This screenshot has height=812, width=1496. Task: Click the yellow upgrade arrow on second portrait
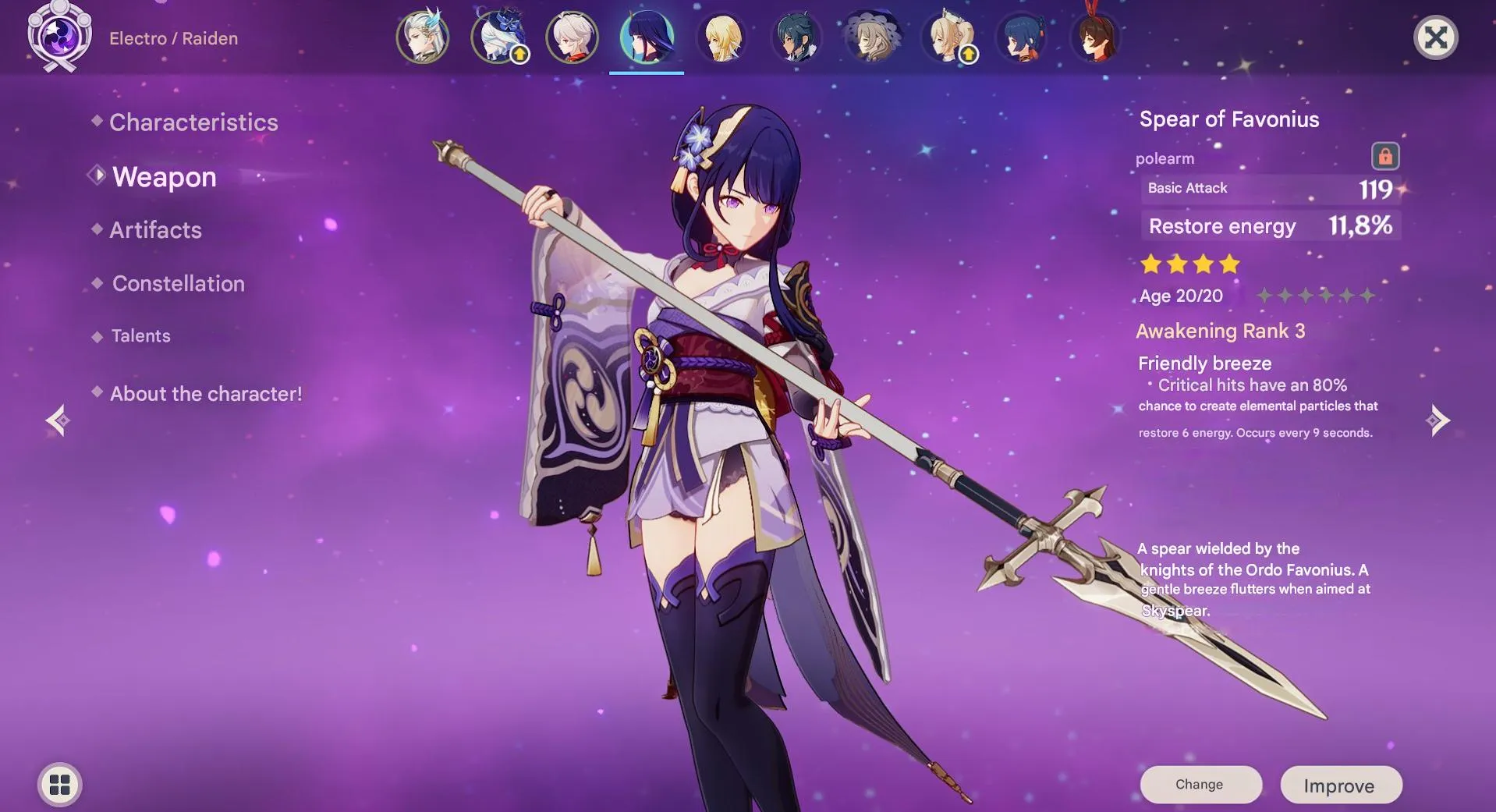pyautogui.click(x=519, y=56)
